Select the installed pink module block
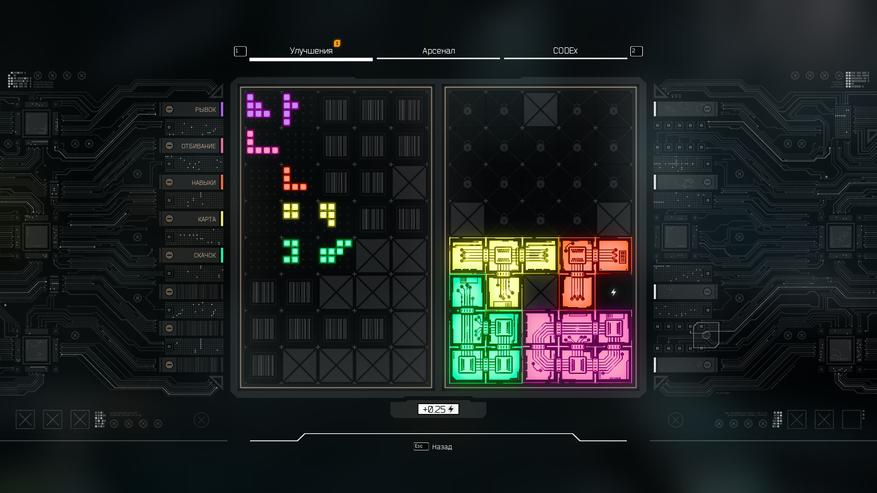This screenshot has width=877, height=493. coord(578,345)
